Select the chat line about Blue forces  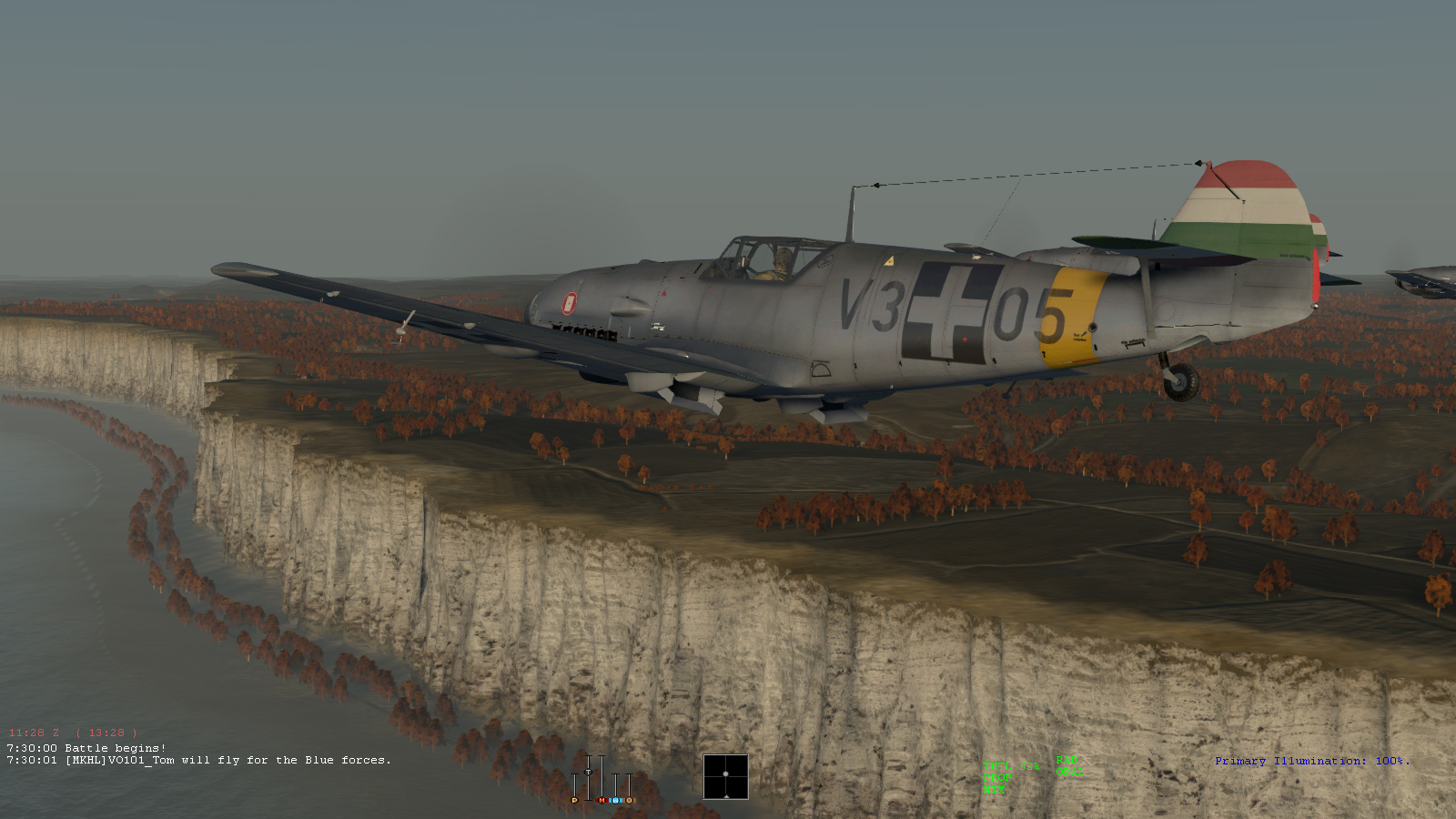tap(199, 760)
